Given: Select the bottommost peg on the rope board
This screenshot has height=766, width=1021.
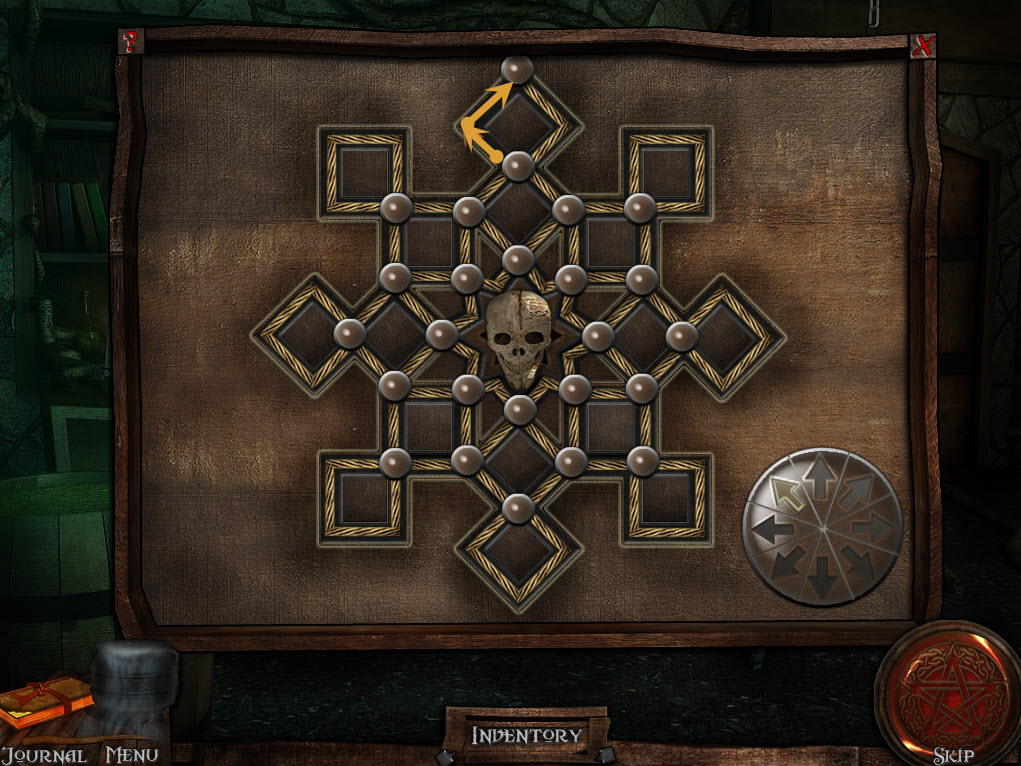Looking at the screenshot, I should 517,507.
